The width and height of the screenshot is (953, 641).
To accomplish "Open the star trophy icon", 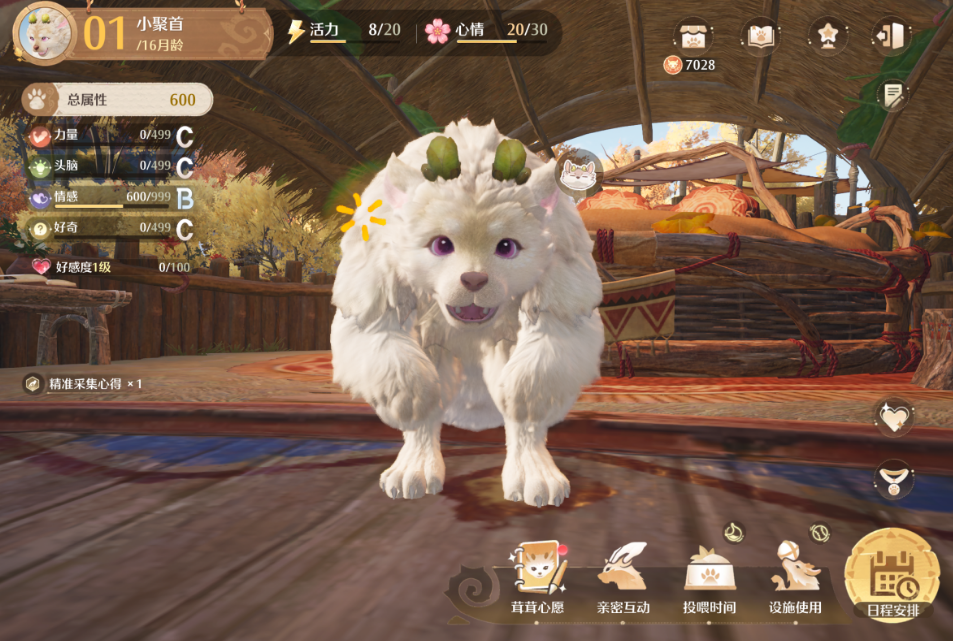I will 827,35.
